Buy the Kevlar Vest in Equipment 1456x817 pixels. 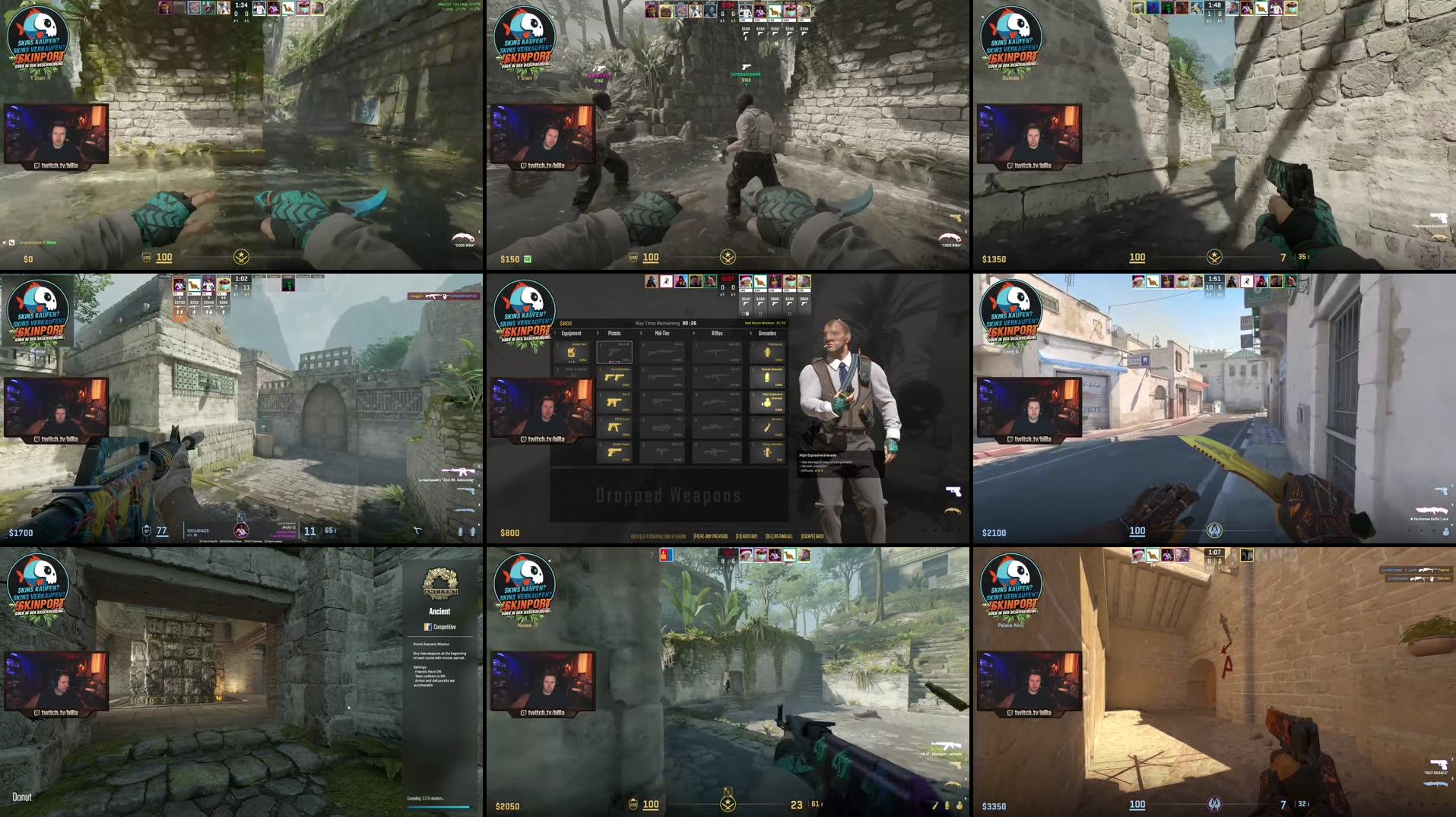pos(573,353)
